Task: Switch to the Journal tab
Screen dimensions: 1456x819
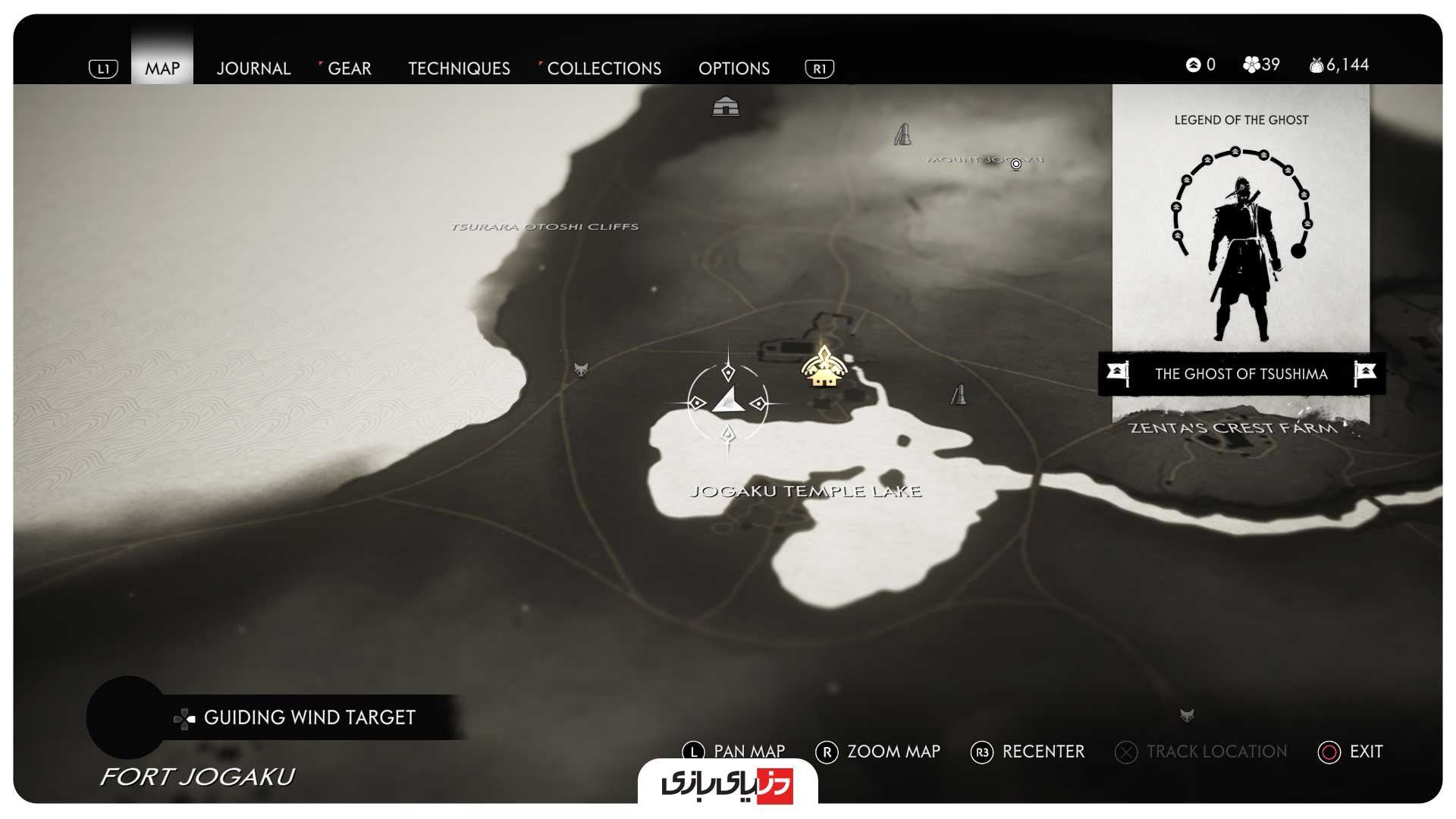Action: 253,68
